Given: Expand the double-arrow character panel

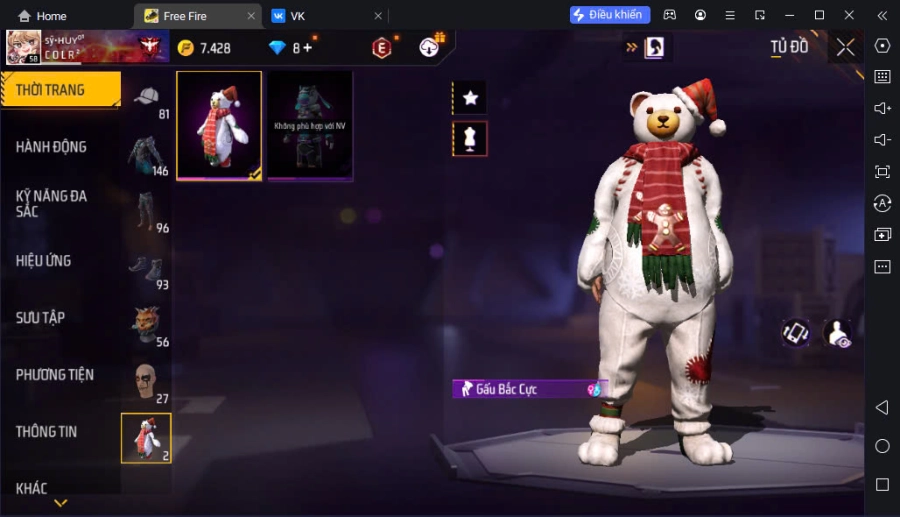Looking at the screenshot, I should 645,47.
